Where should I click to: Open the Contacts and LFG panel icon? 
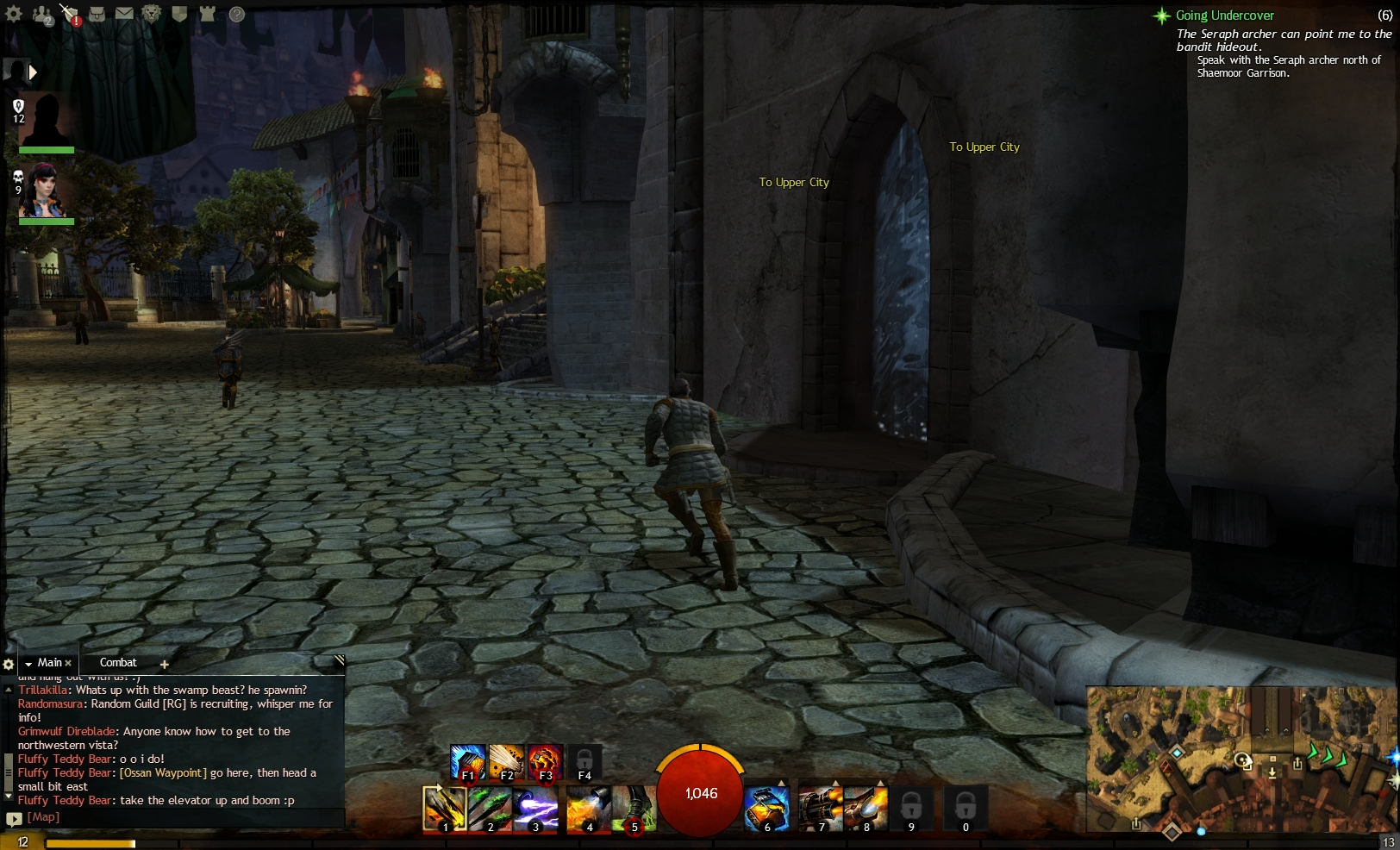click(40, 13)
